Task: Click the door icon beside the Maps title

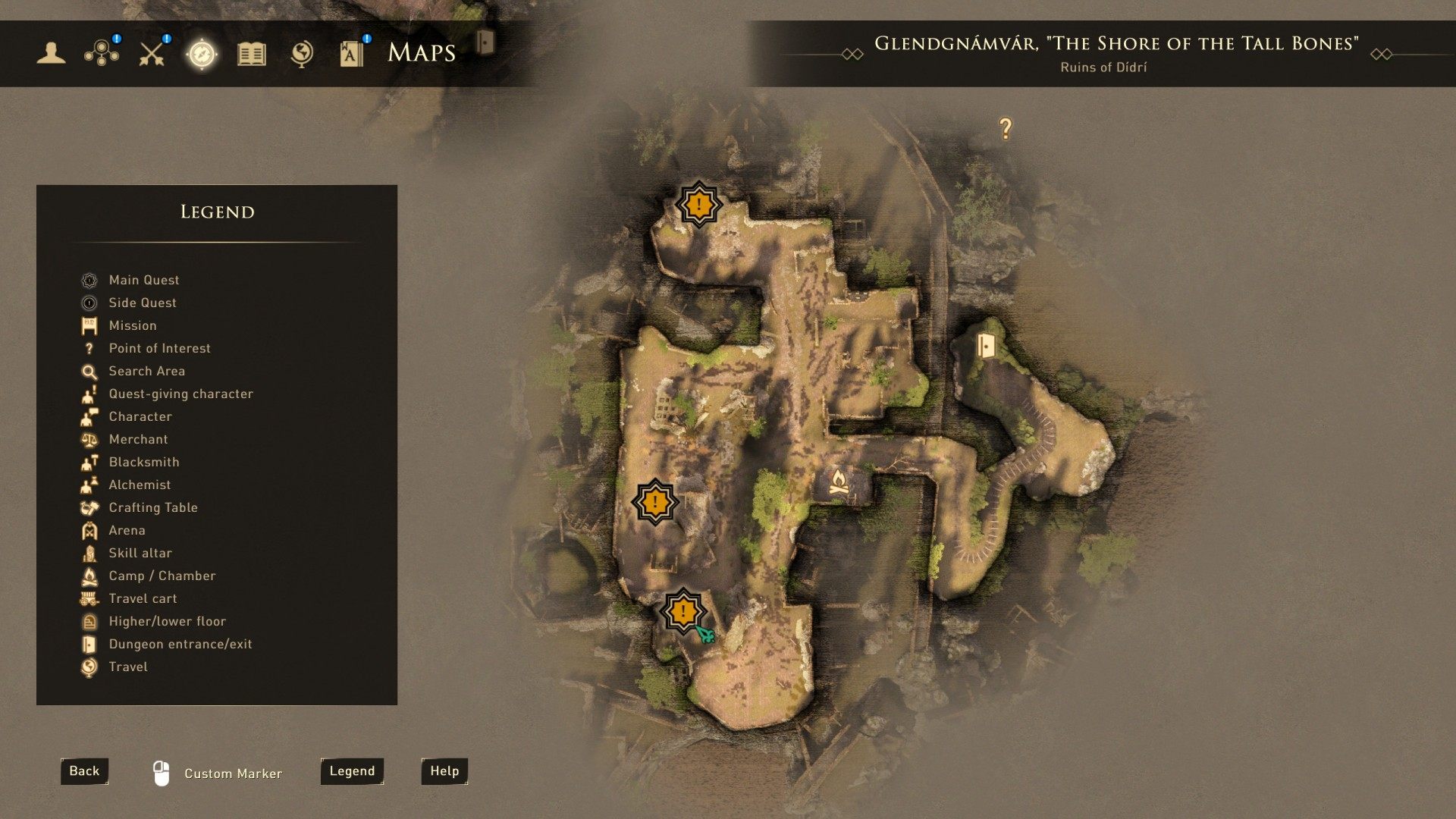Action: (485, 42)
